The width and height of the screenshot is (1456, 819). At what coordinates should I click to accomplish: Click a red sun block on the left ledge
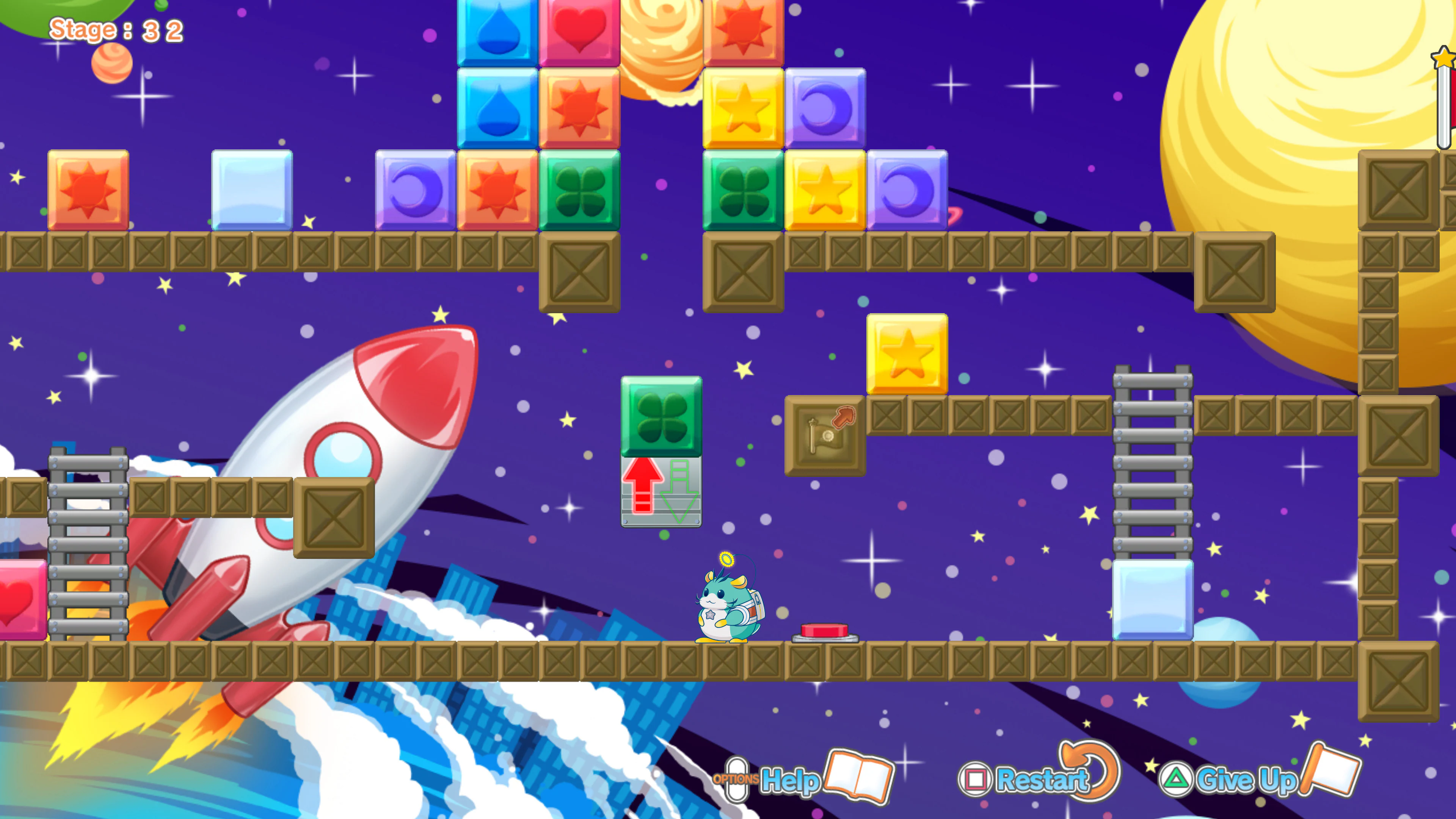click(88, 192)
